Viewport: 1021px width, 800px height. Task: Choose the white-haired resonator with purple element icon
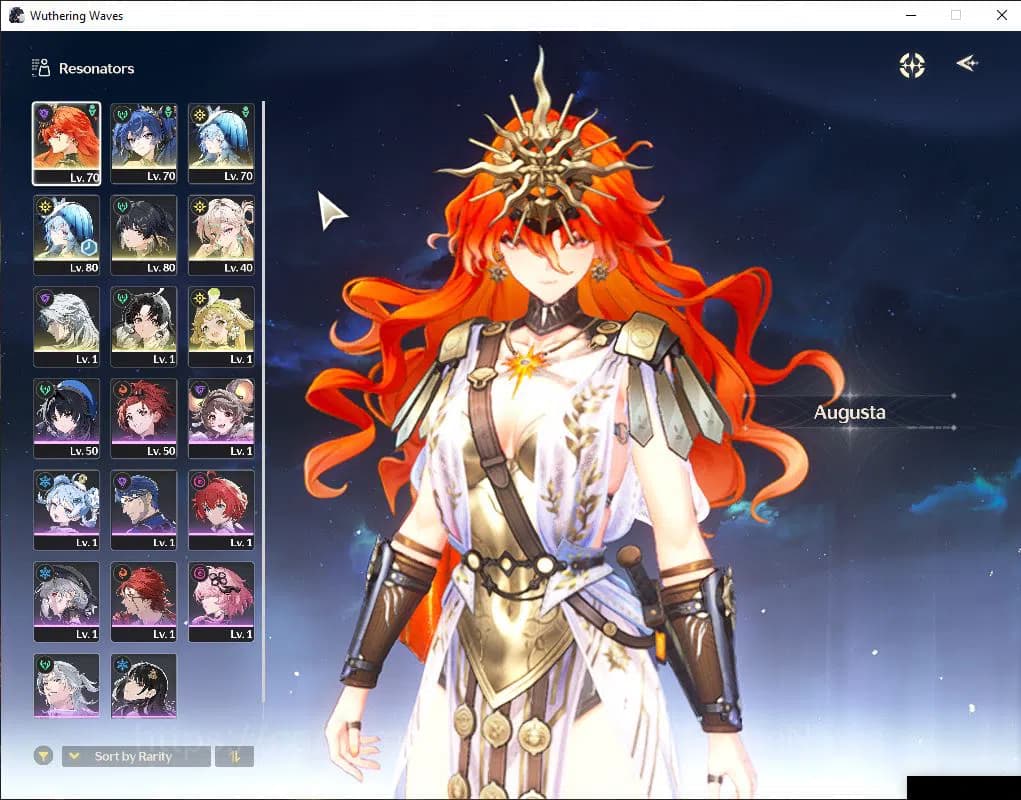tap(66, 326)
